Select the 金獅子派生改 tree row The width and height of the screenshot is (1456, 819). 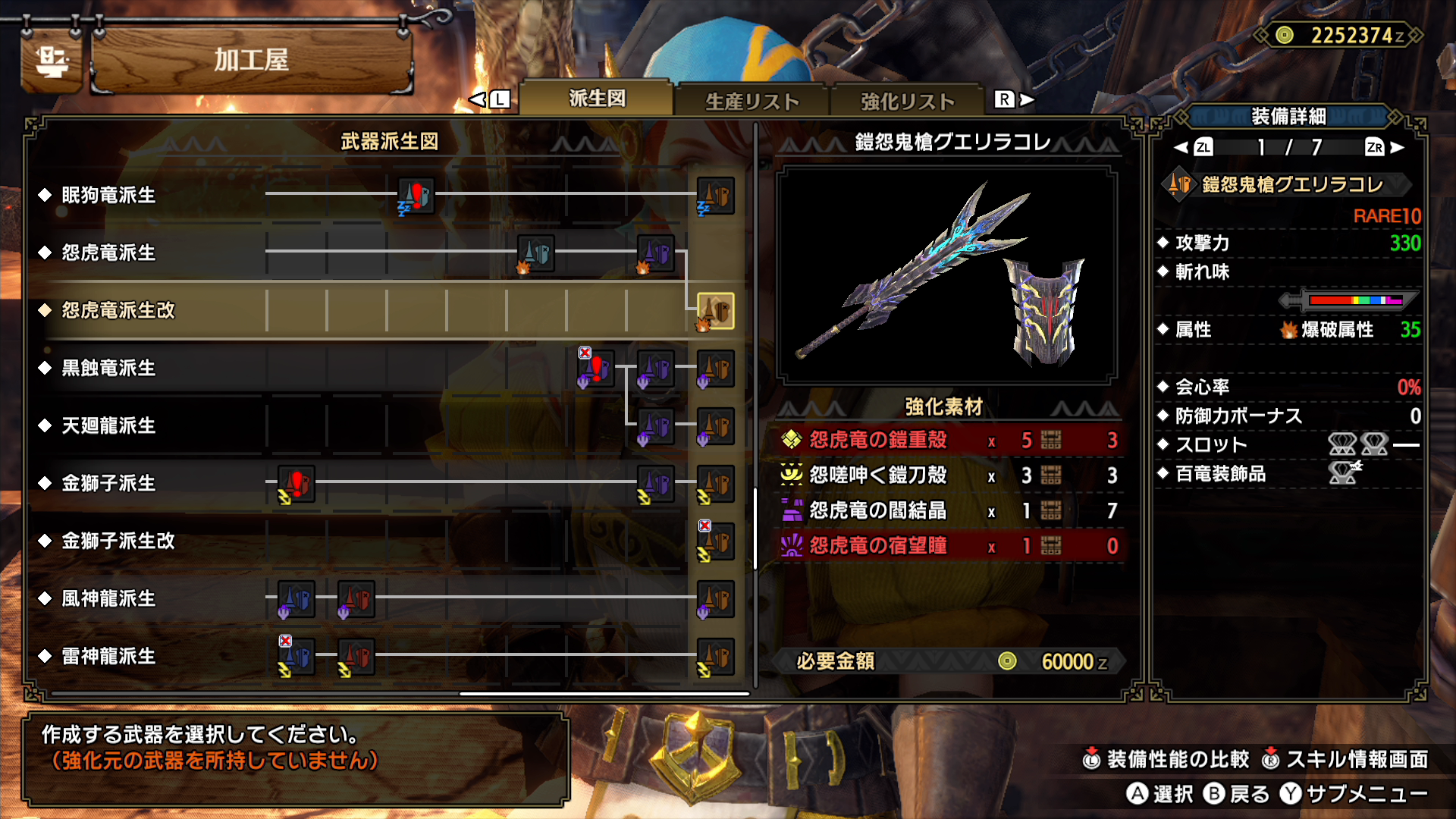(x=118, y=541)
